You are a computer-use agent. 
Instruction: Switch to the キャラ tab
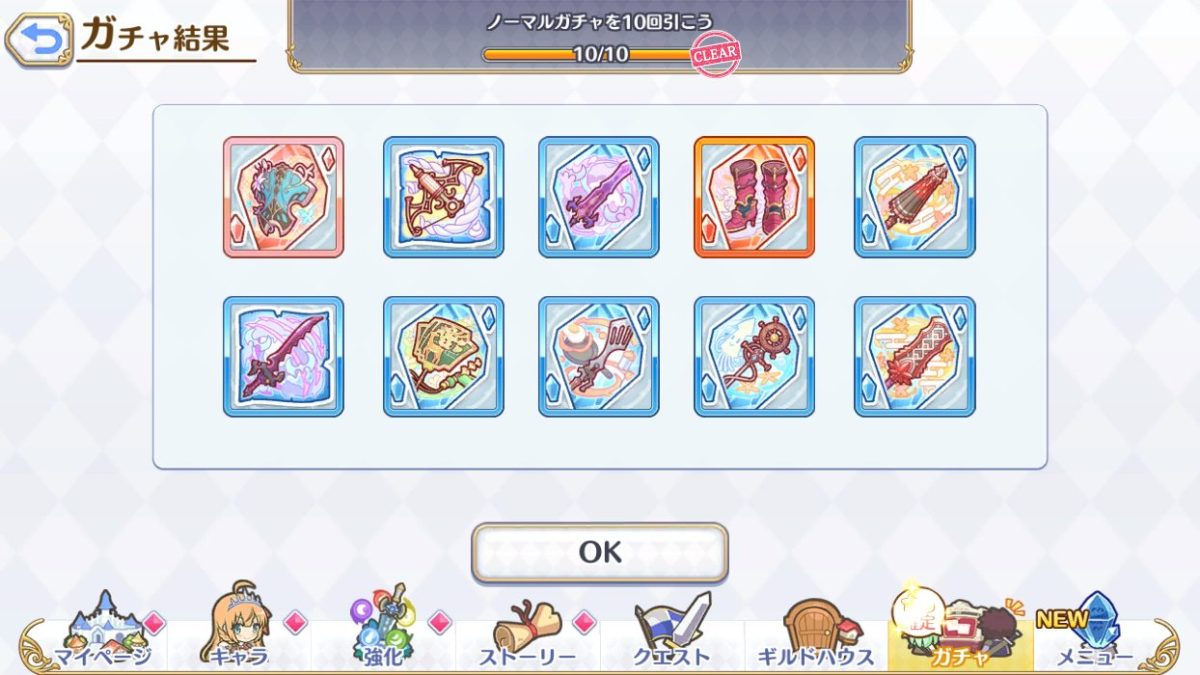(238, 632)
